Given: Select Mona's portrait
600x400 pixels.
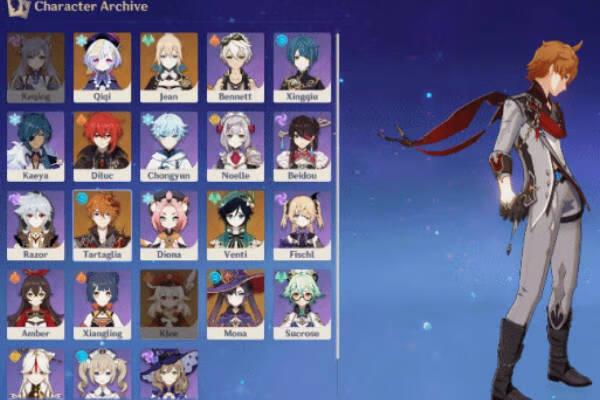Looking at the screenshot, I should pos(235,302).
